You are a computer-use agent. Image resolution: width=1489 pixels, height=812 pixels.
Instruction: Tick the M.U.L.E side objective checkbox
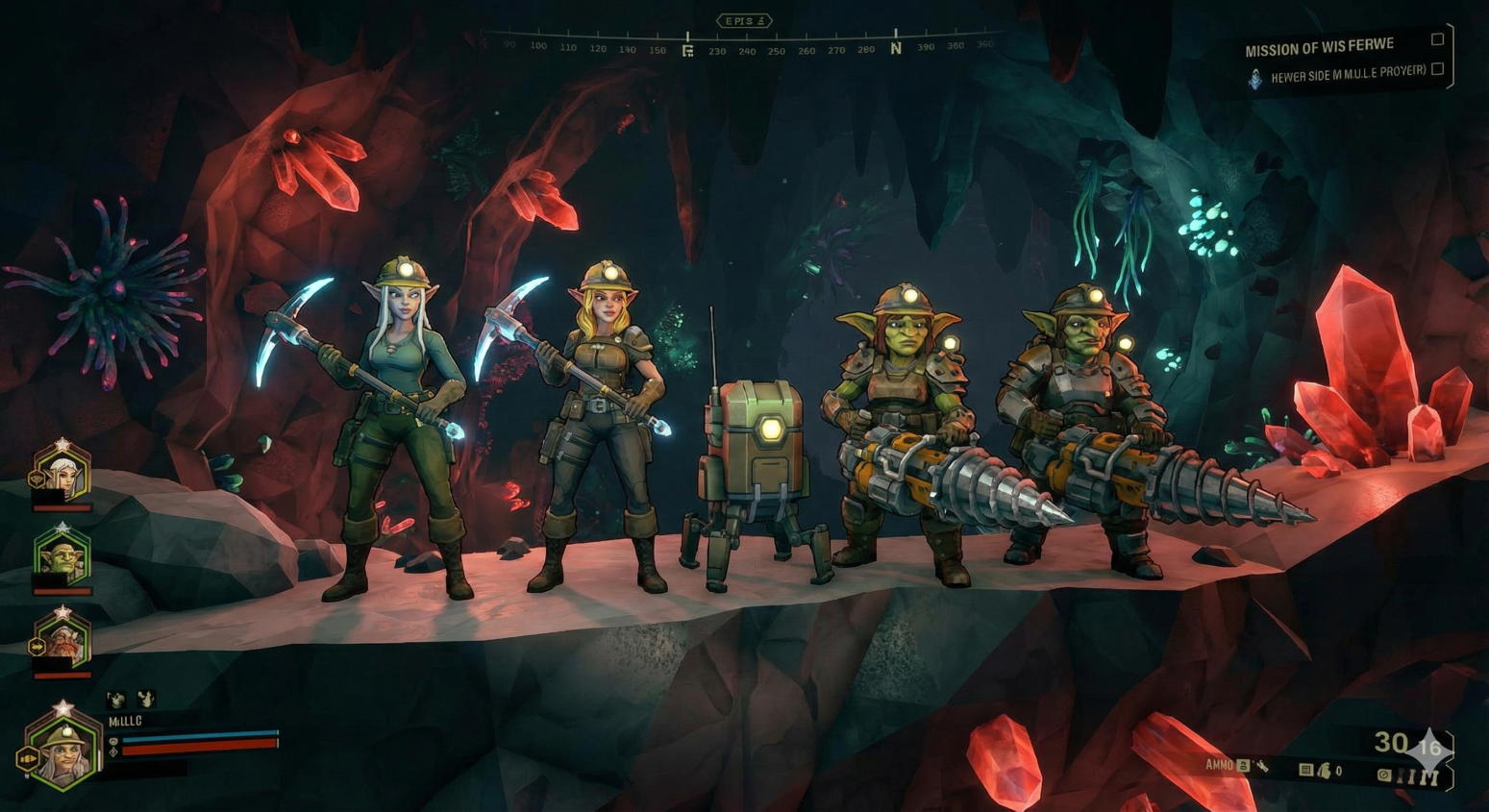click(1437, 69)
